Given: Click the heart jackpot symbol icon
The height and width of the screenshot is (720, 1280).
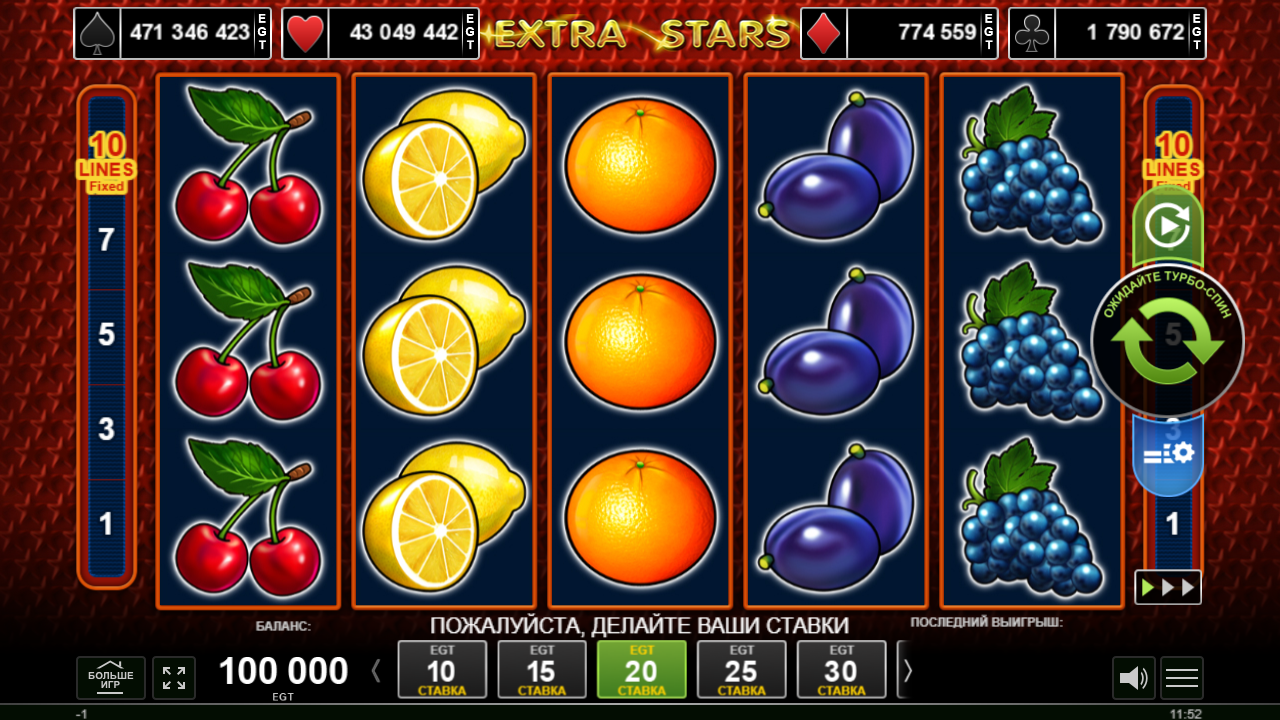Looking at the screenshot, I should (305, 33).
